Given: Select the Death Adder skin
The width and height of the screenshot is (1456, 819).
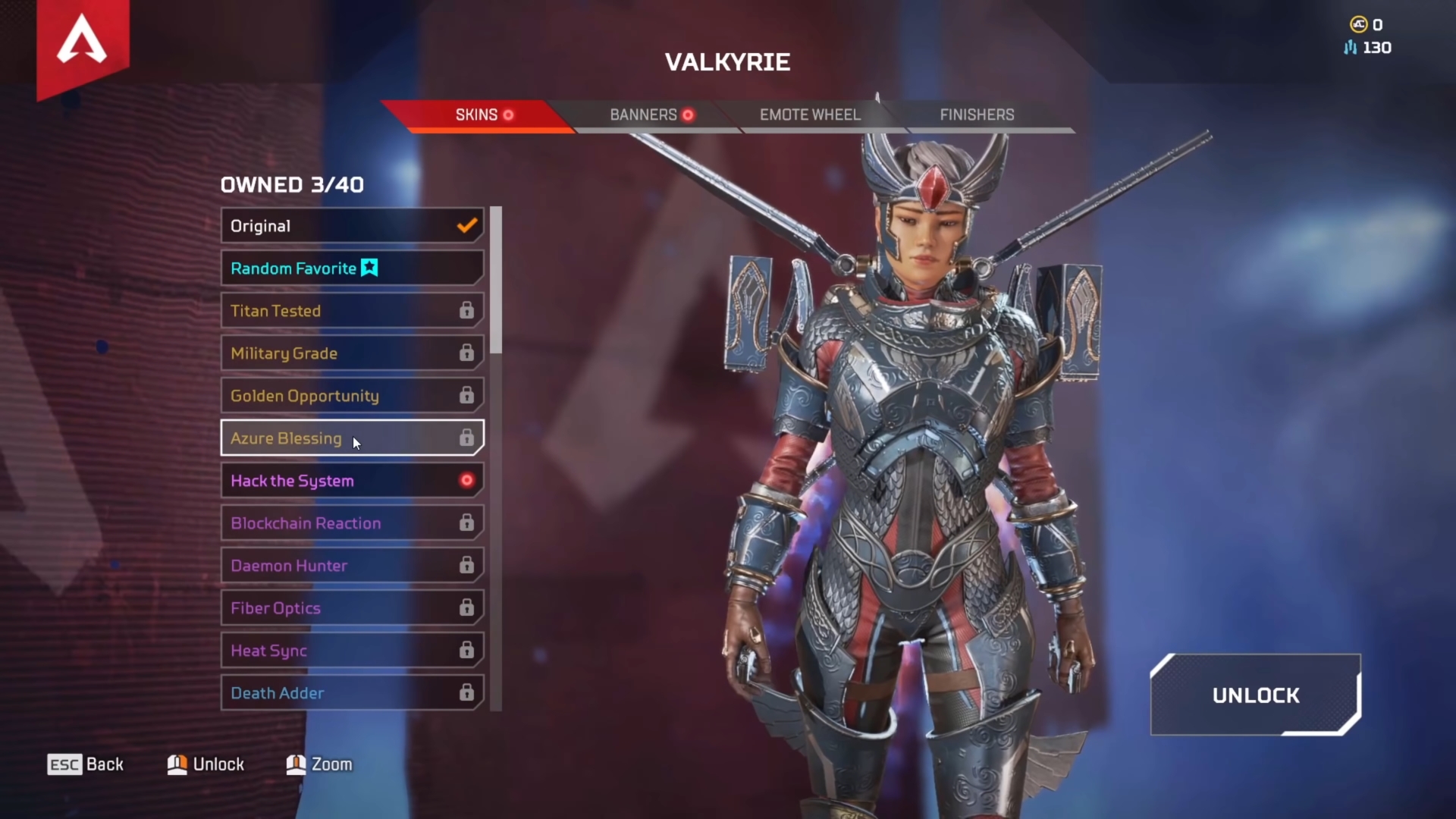Looking at the screenshot, I should click(352, 693).
